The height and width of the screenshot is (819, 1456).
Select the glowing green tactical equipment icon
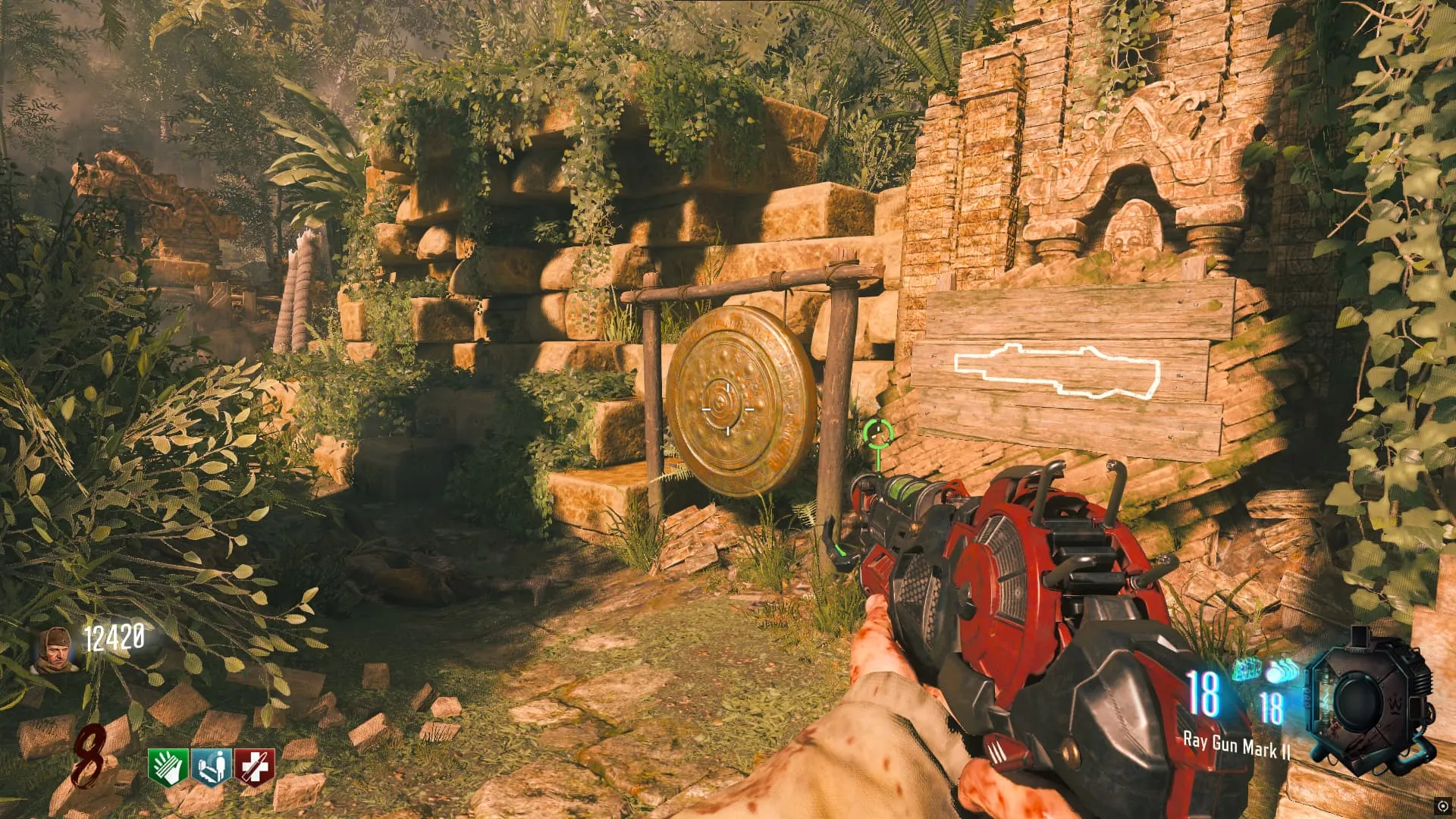pyautogui.click(x=1246, y=670)
